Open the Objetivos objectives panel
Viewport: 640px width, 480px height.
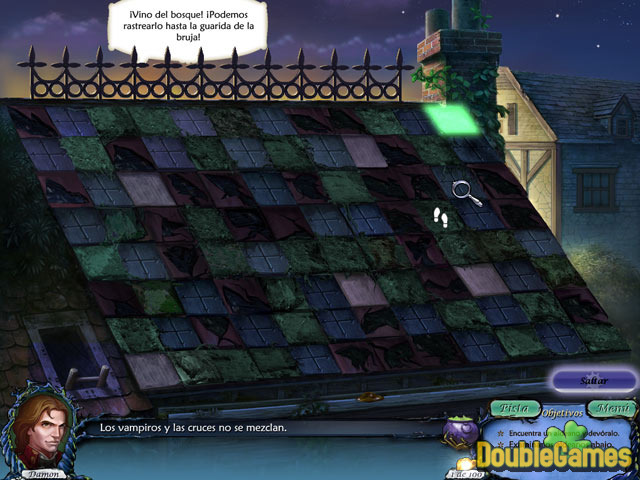coord(559,411)
